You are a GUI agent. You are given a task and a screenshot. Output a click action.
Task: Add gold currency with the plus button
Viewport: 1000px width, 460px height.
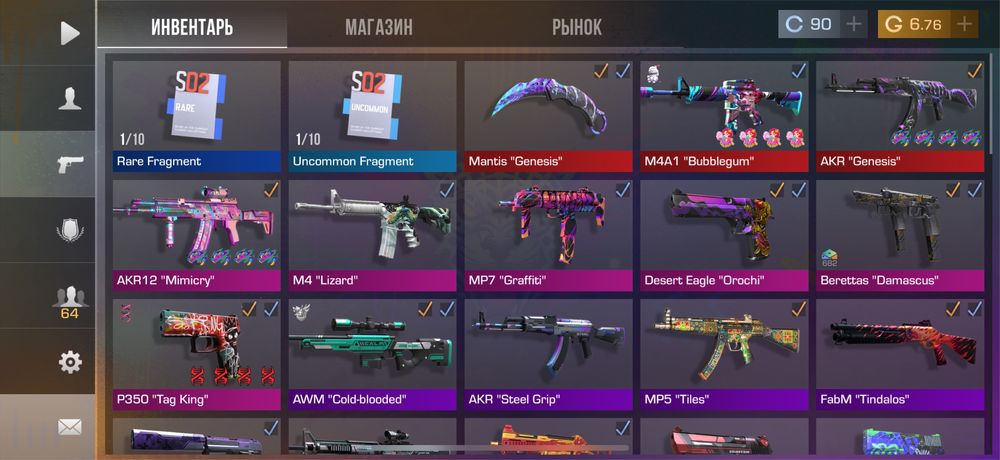(964, 24)
